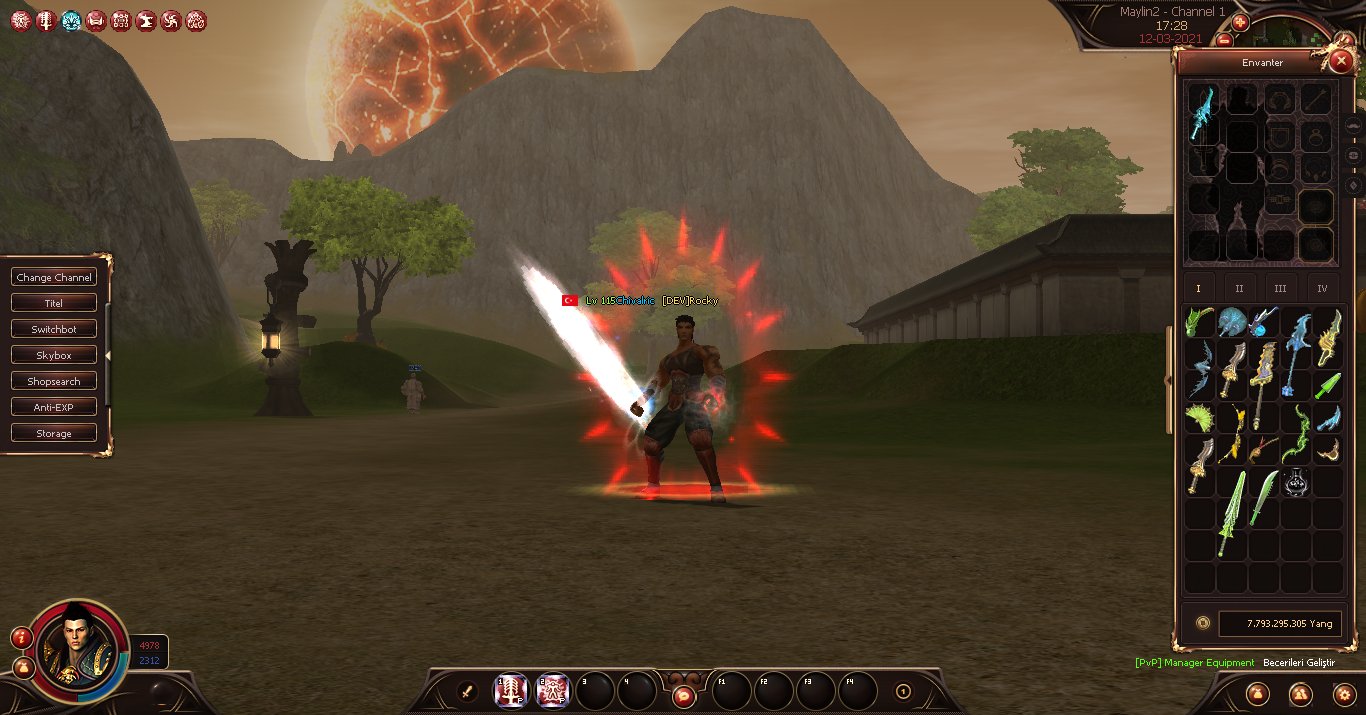The image size is (1366, 715).
Task: Click the teal buff icon at top left
Action: (x=71, y=20)
